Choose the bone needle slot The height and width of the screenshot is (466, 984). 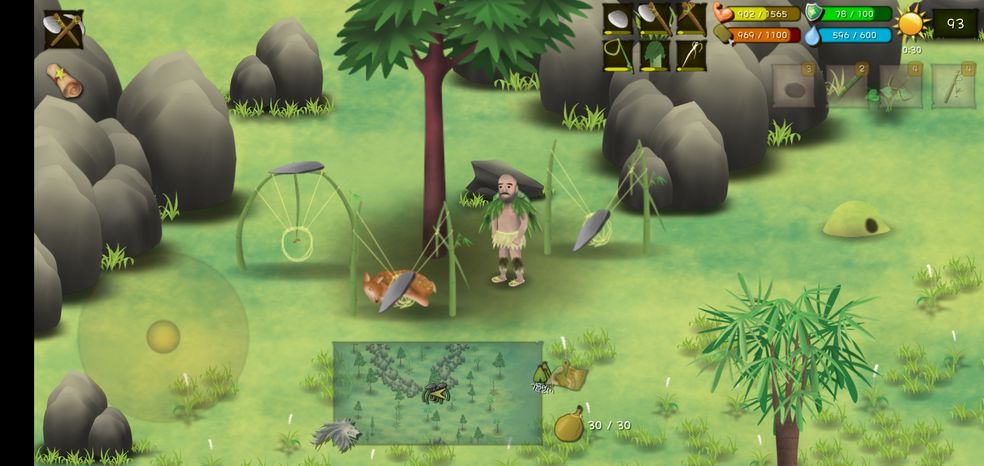pos(691,55)
